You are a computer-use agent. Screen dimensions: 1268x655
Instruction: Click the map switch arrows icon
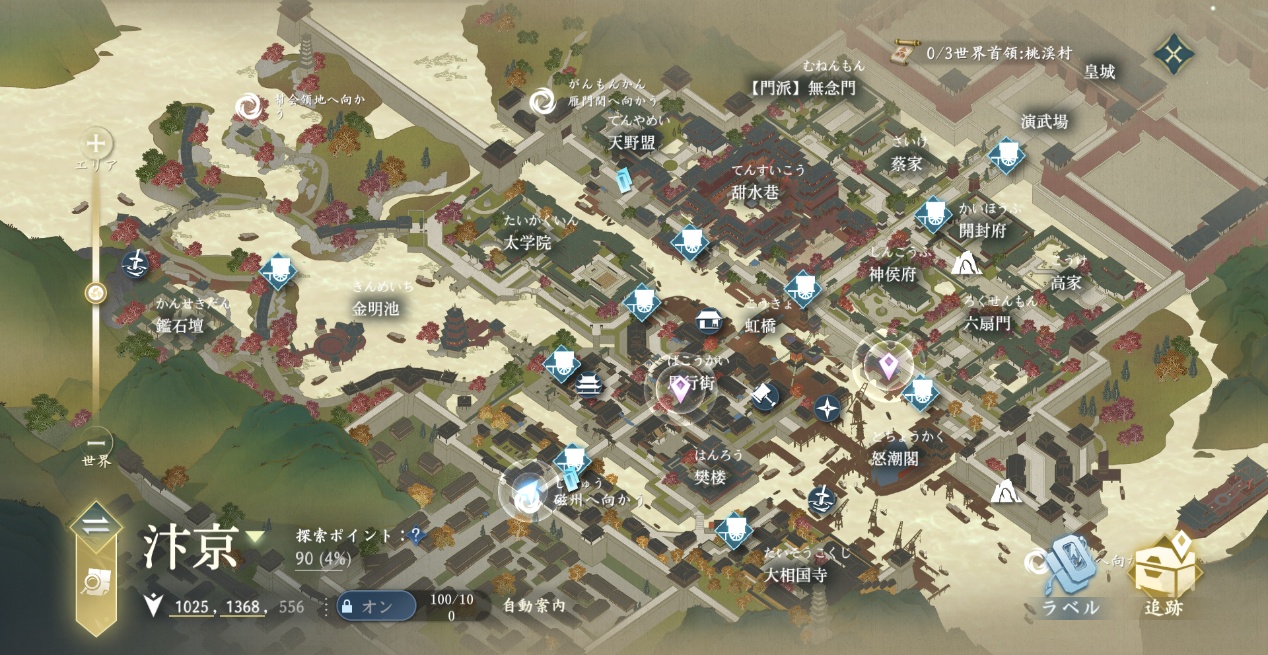pos(96,527)
